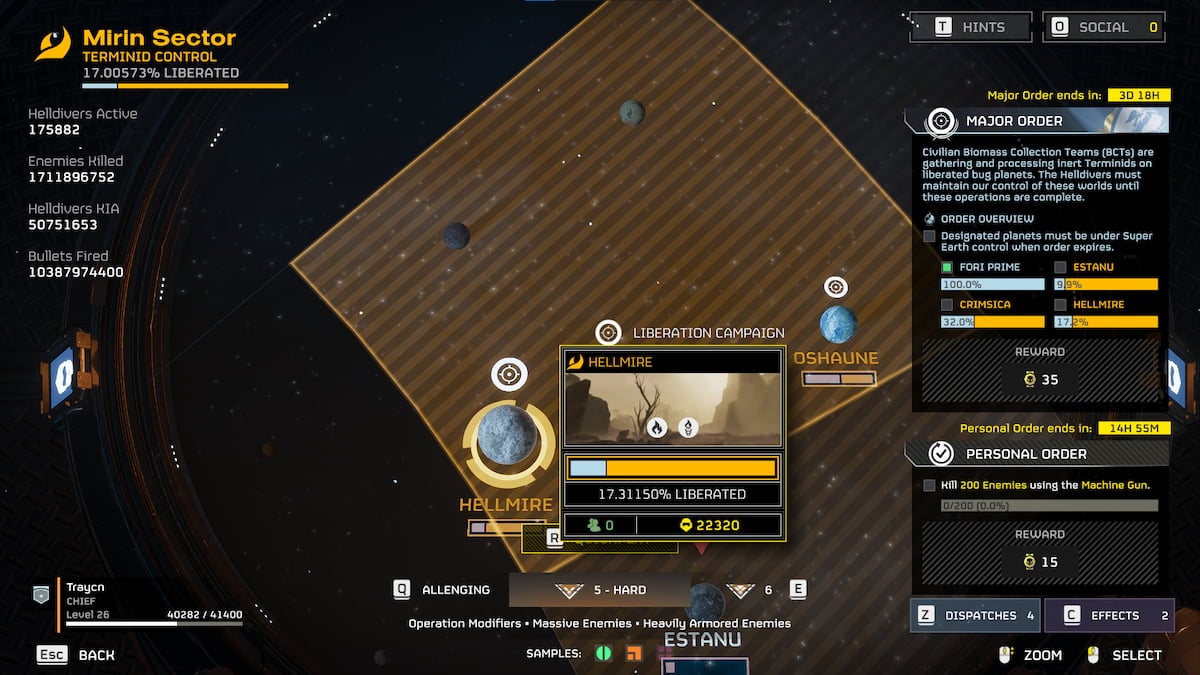This screenshot has width=1200, height=675.
Task: Choose the Estanu planet
Action: (703, 602)
